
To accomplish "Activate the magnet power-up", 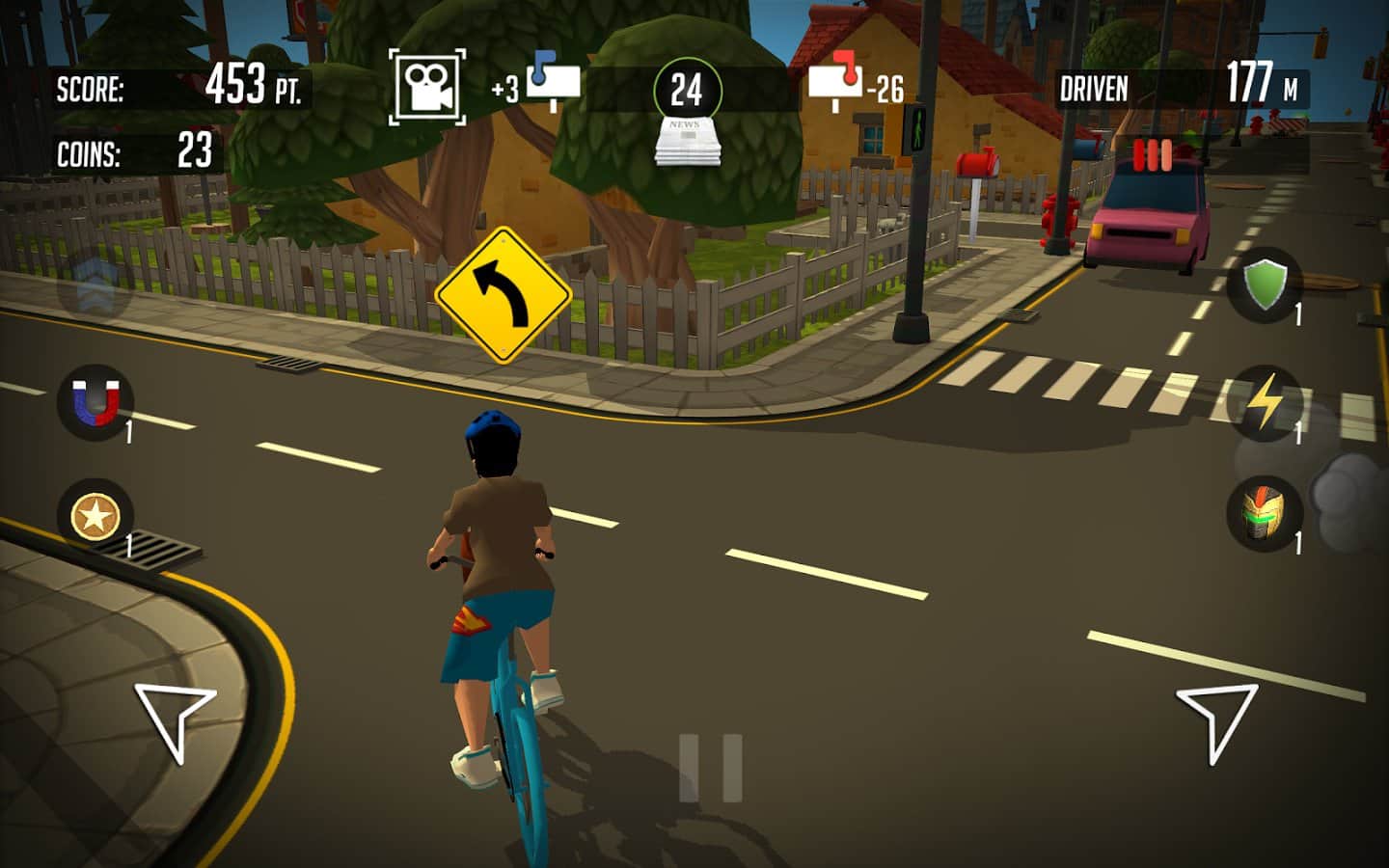I will [x=95, y=401].
